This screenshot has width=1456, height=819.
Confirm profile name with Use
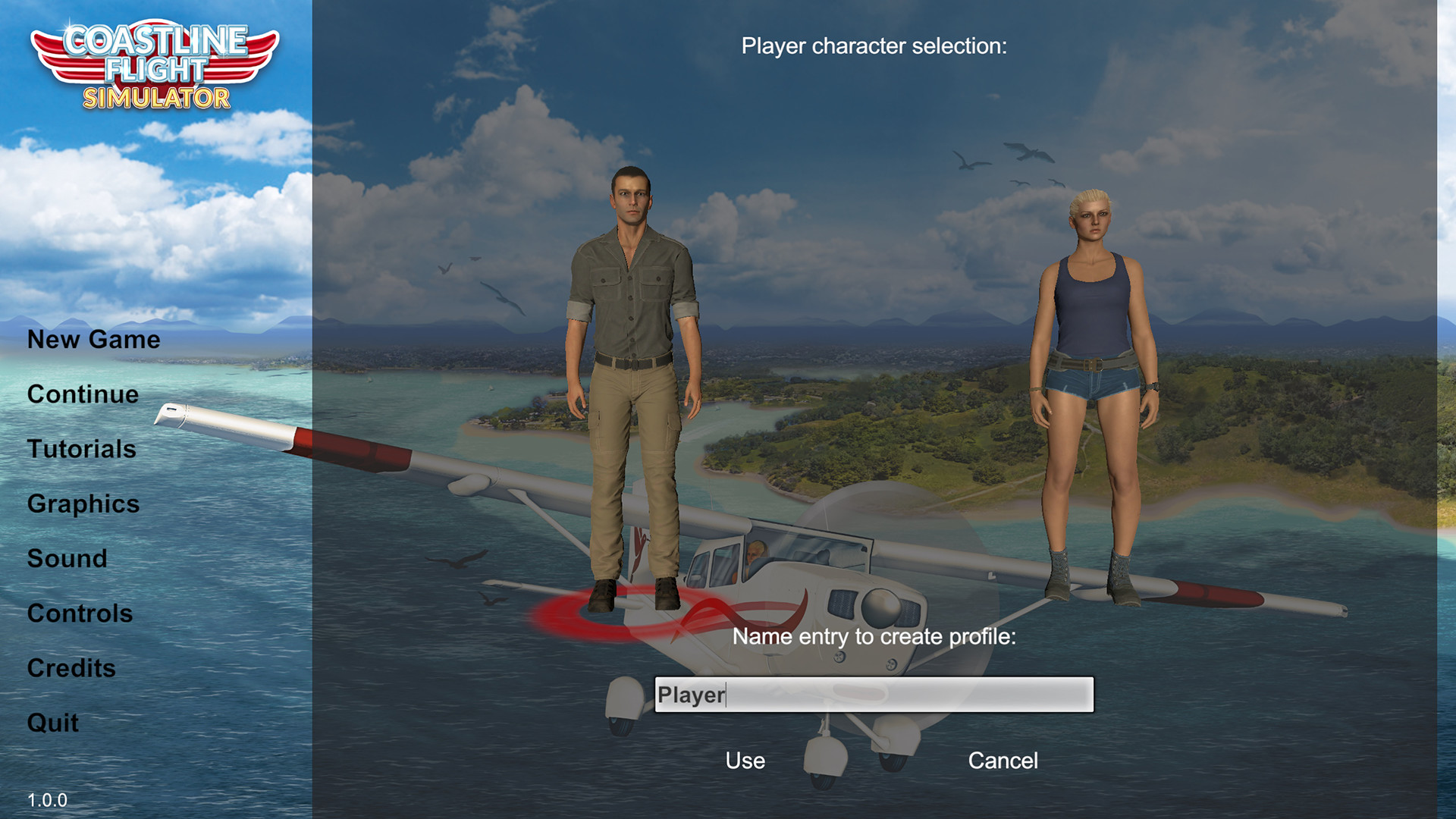[x=745, y=761]
